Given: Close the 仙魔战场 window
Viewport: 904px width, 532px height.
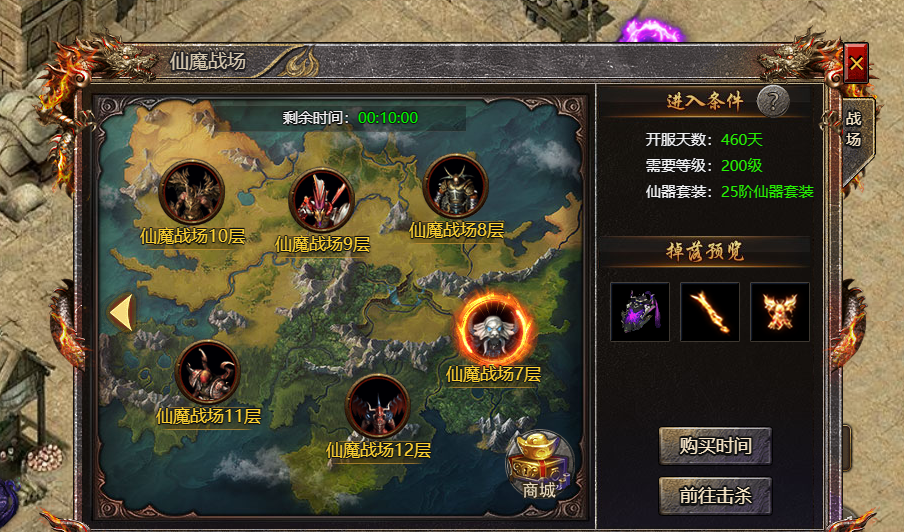Looking at the screenshot, I should (x=856, y=65).
